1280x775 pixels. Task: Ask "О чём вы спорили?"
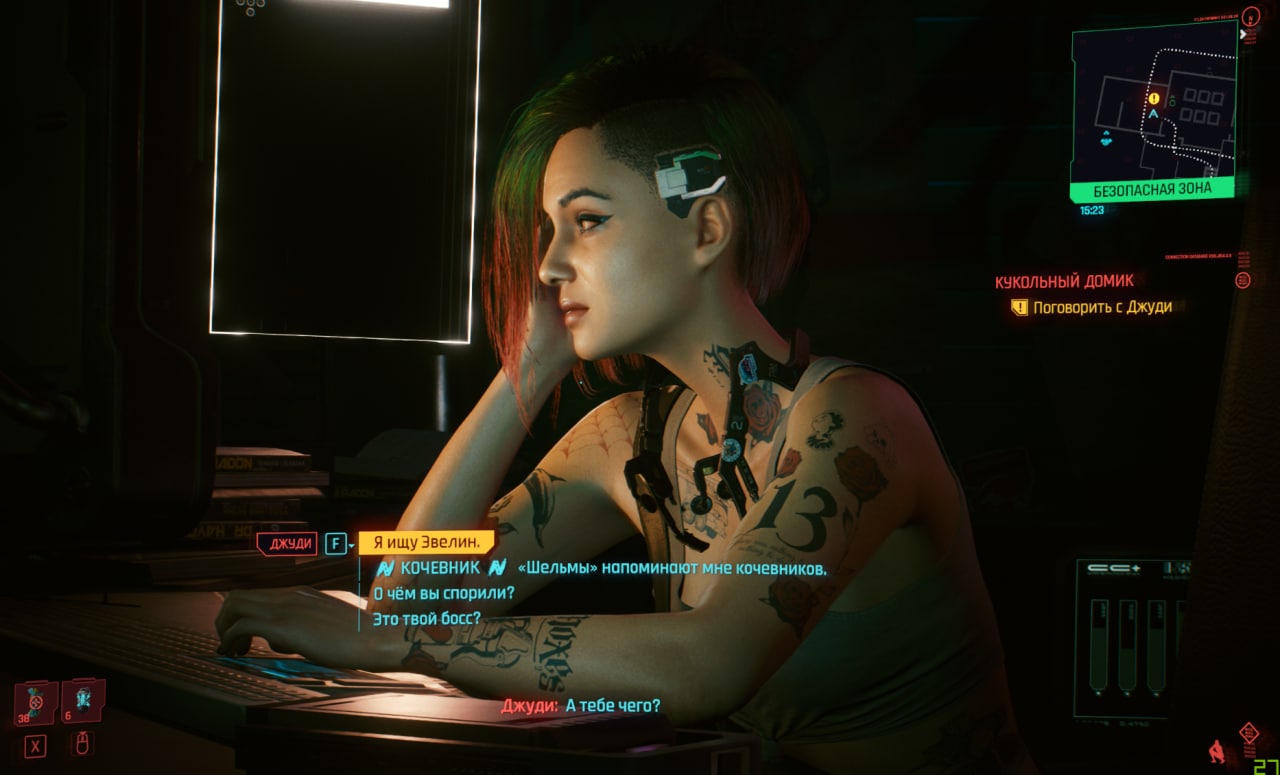(x=443, y=593)
